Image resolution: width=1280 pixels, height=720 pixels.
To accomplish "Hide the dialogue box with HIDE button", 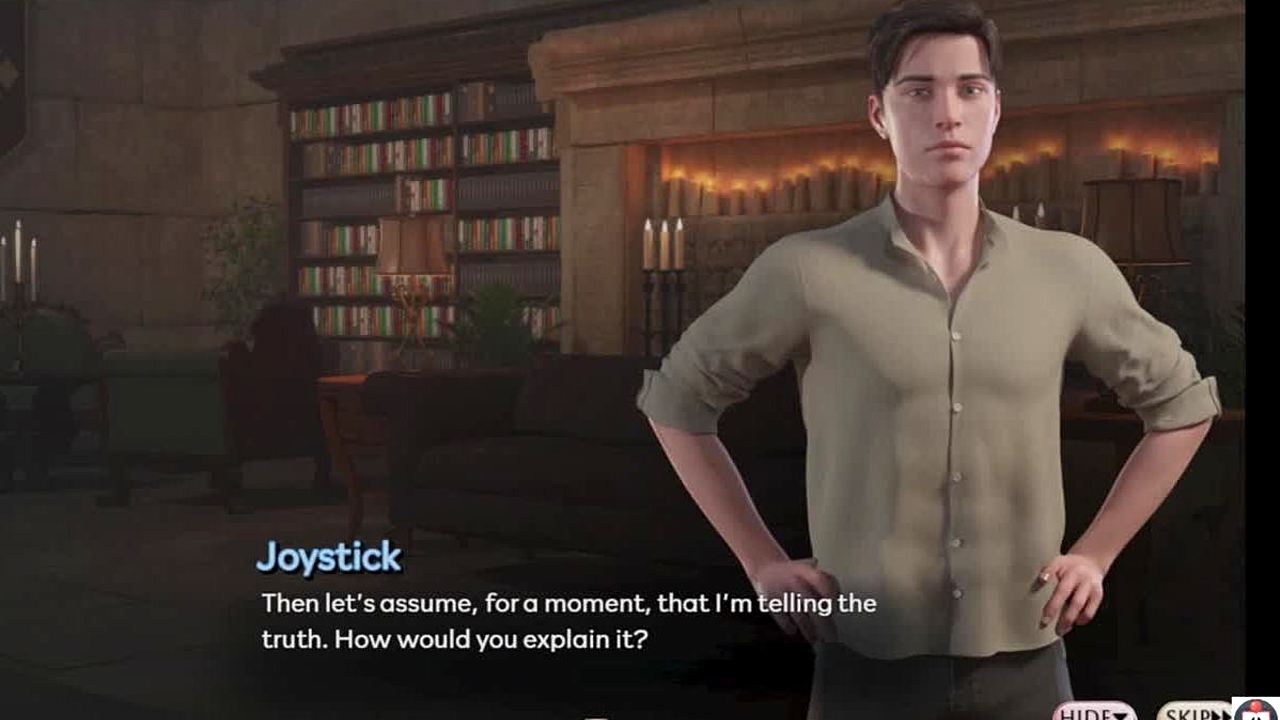I will pos(1094,713).
